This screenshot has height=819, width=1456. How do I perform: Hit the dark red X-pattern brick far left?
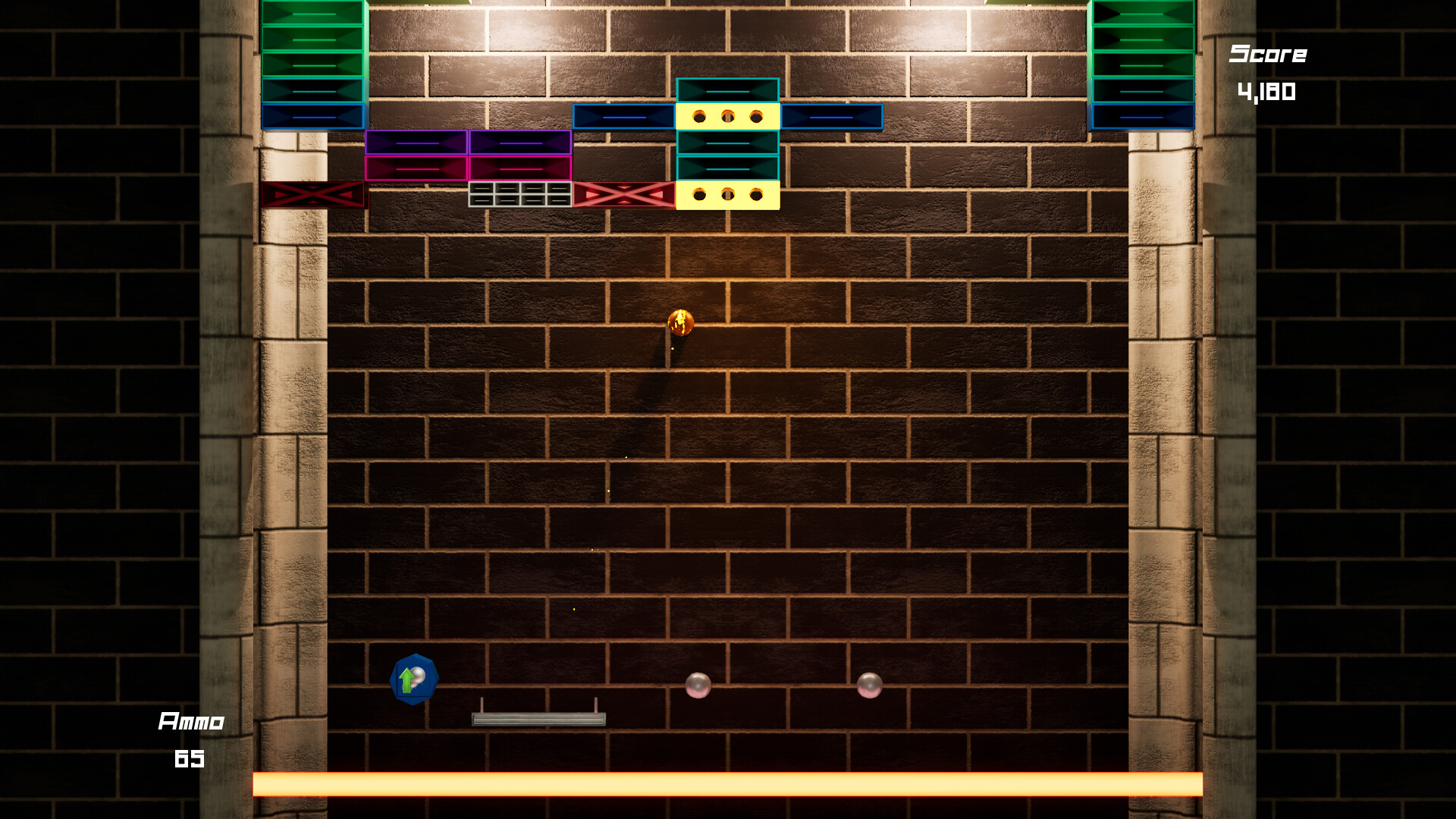click(x=313, y=196)
